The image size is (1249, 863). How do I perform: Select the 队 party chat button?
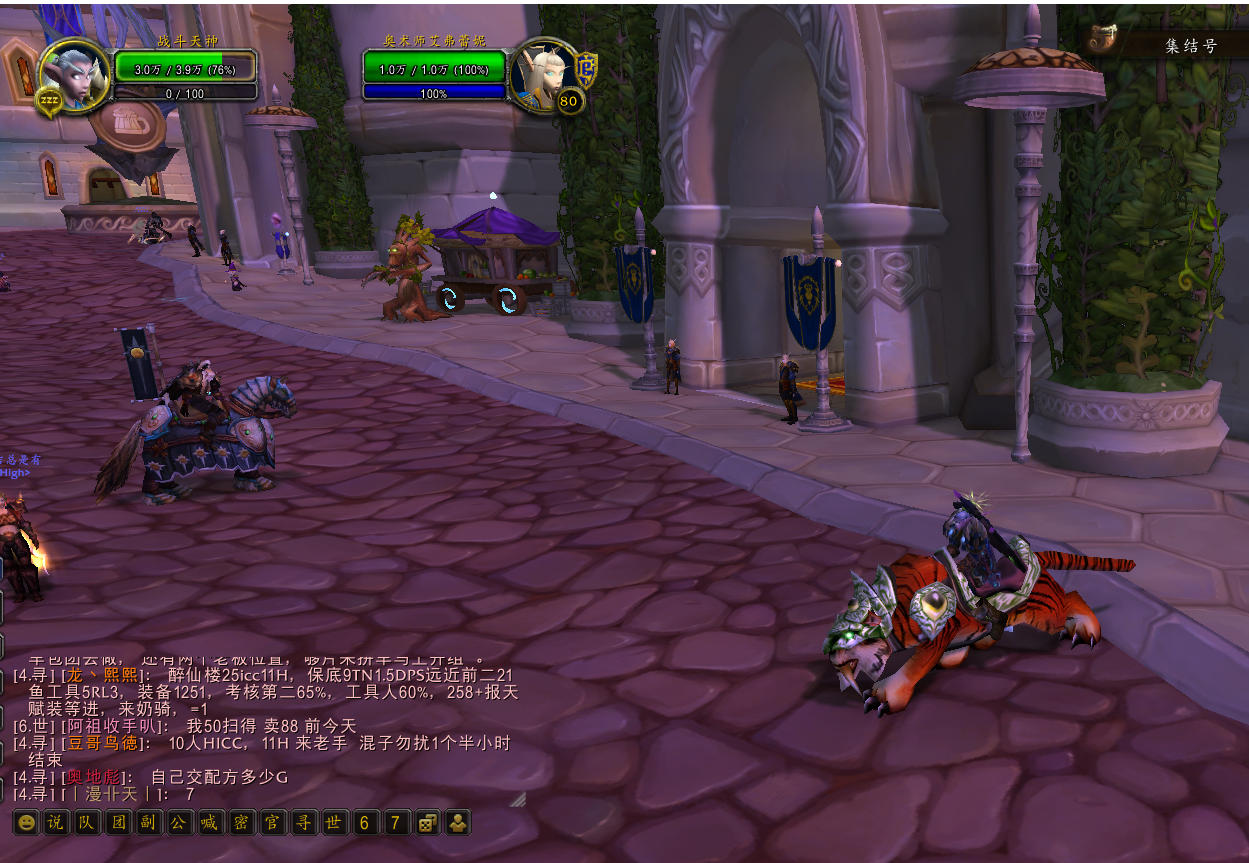click(x=87, y=823)
